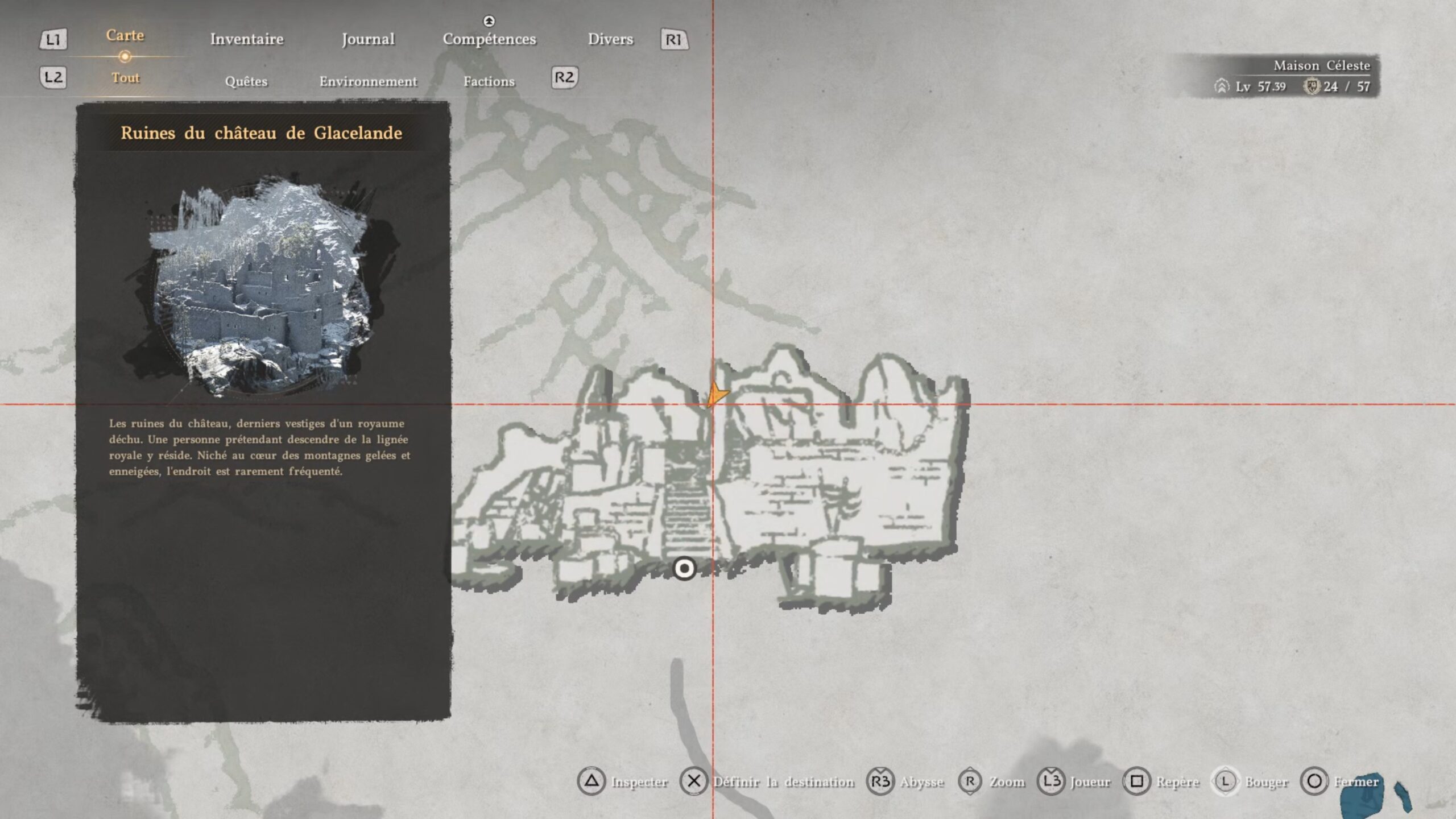Switch to the Factions map filter
Image resolution: width=1456 pixels, height=819 pixels.
click(x=489, y=81)
